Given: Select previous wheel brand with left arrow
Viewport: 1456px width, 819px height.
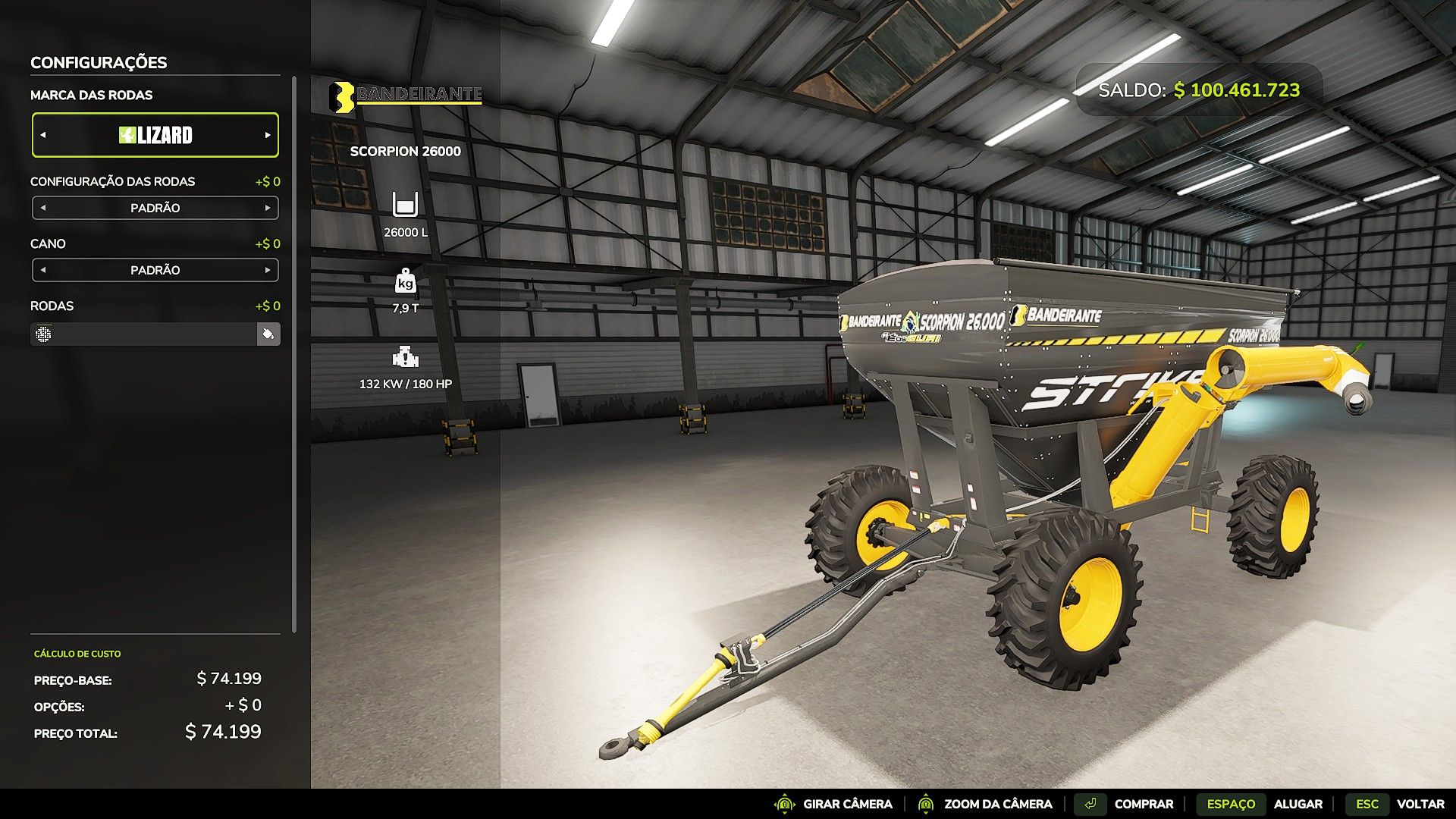Looking at the screenshot, I should click(43, 135).
